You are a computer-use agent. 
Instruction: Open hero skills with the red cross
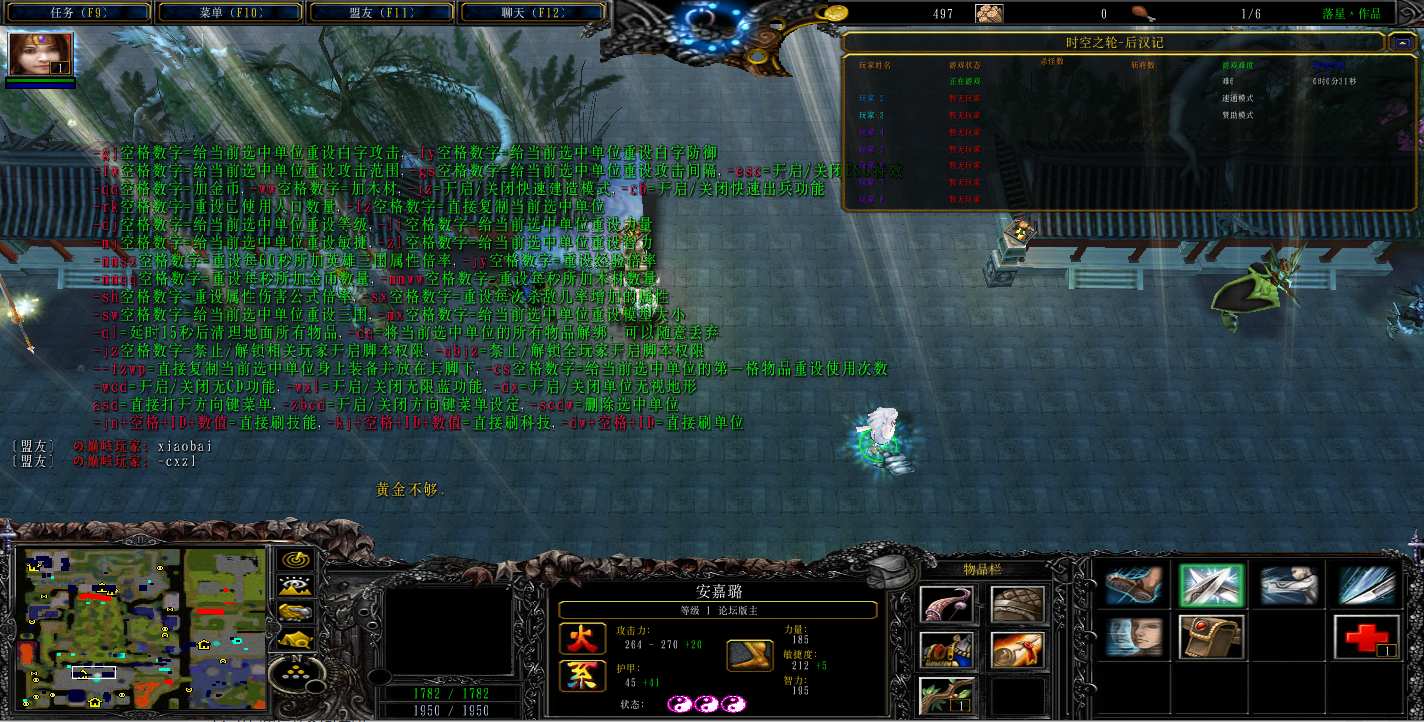click(1366, 637)
